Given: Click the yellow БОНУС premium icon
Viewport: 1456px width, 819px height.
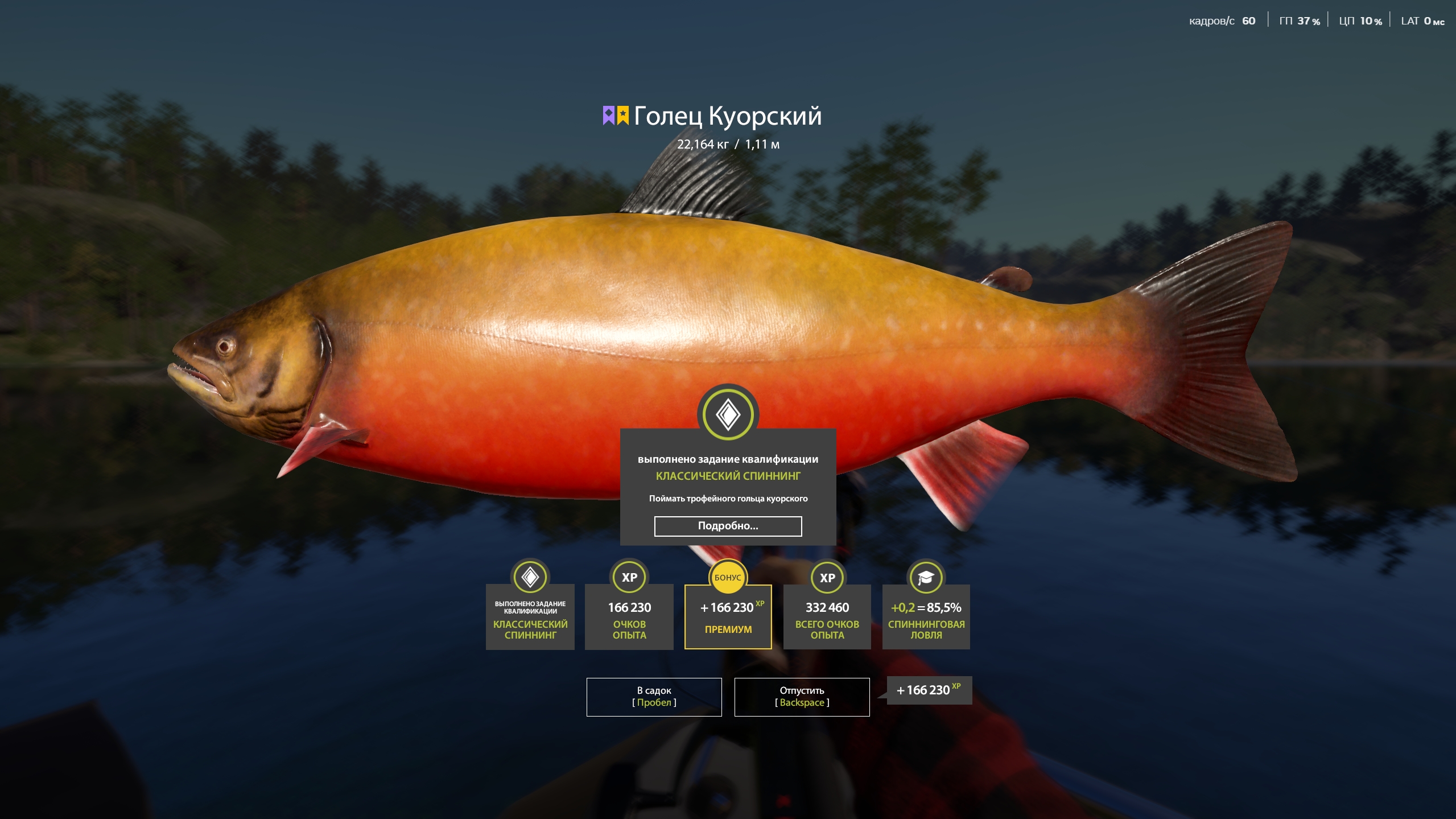Looking at the screenshot, I should (728, 577).
